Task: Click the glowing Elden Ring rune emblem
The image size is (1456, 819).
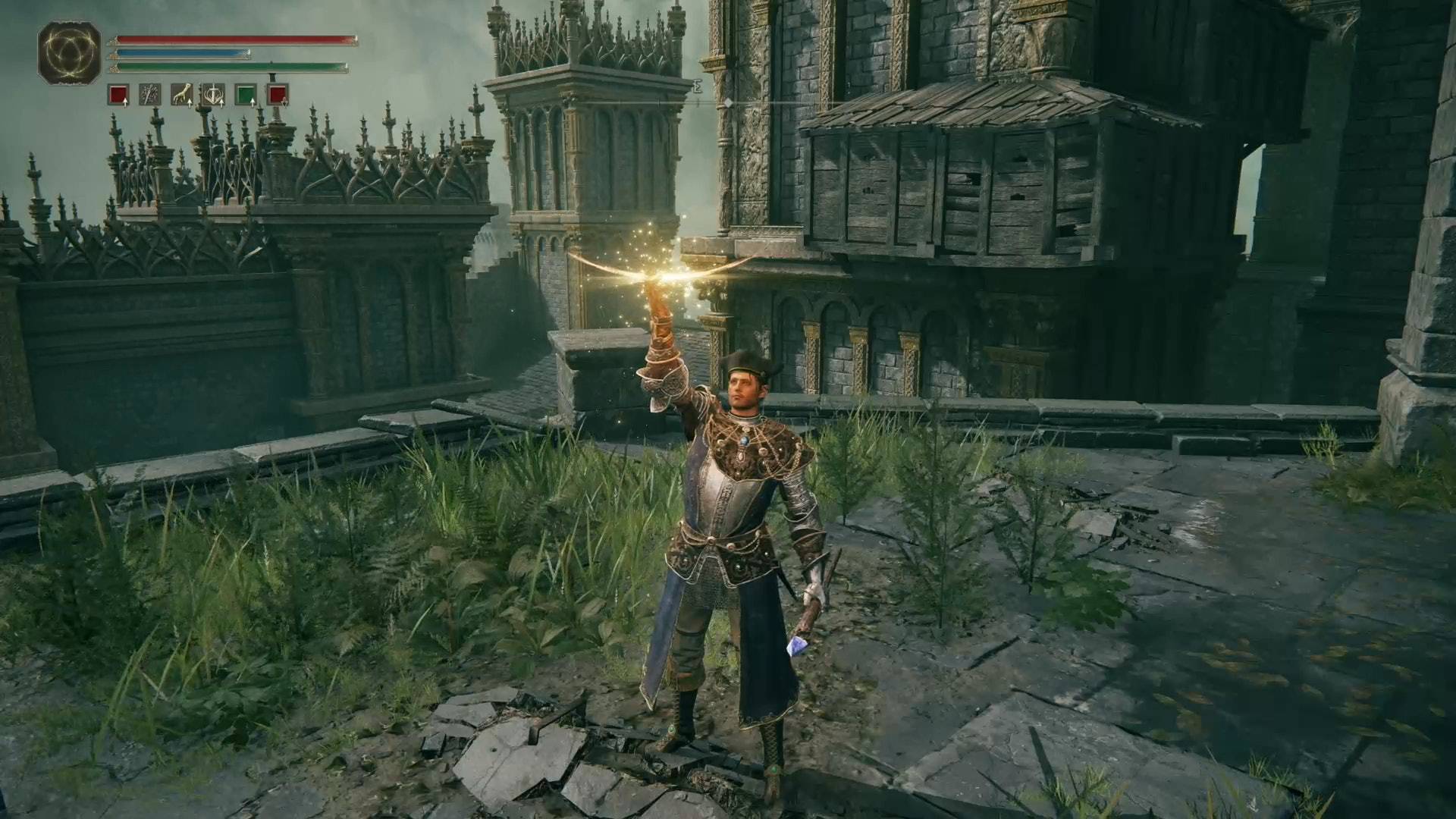Action: [70, 52]
